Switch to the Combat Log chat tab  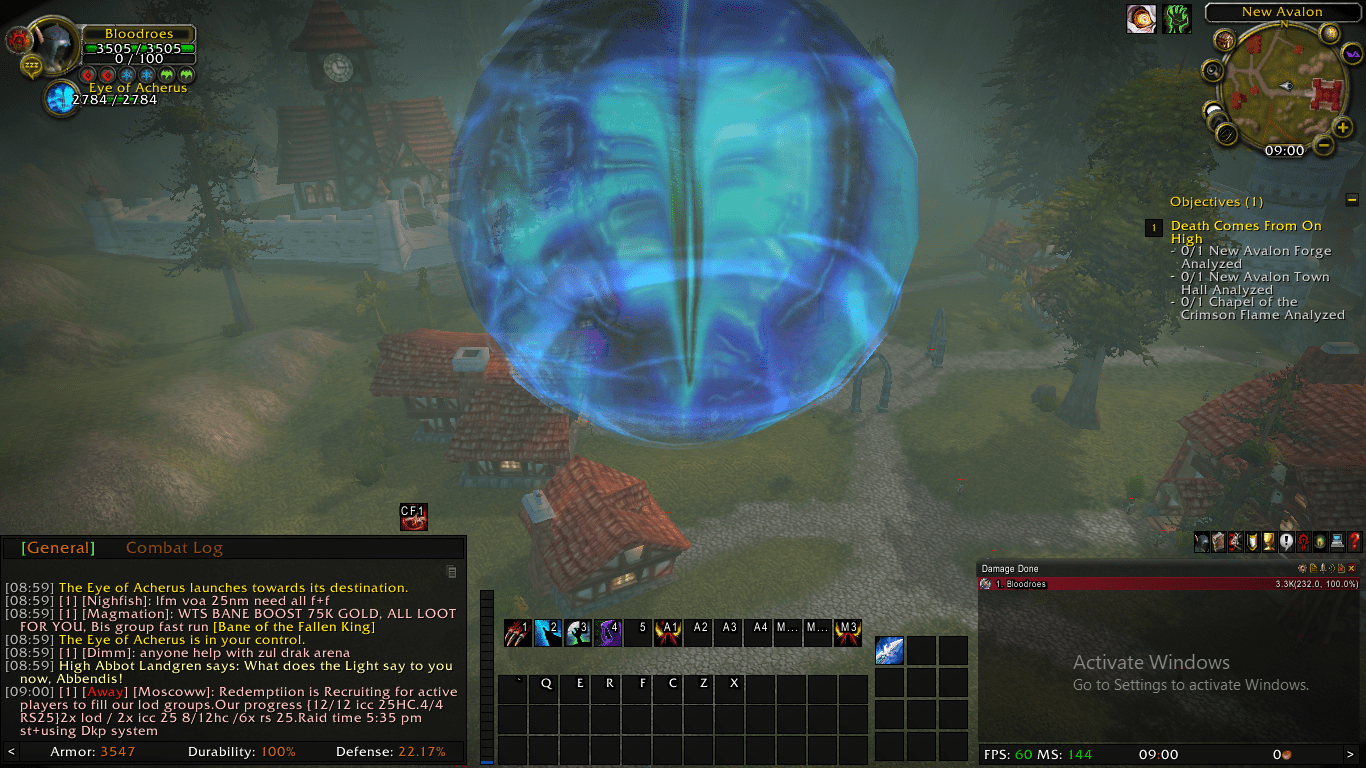click(x=174, y=548)
